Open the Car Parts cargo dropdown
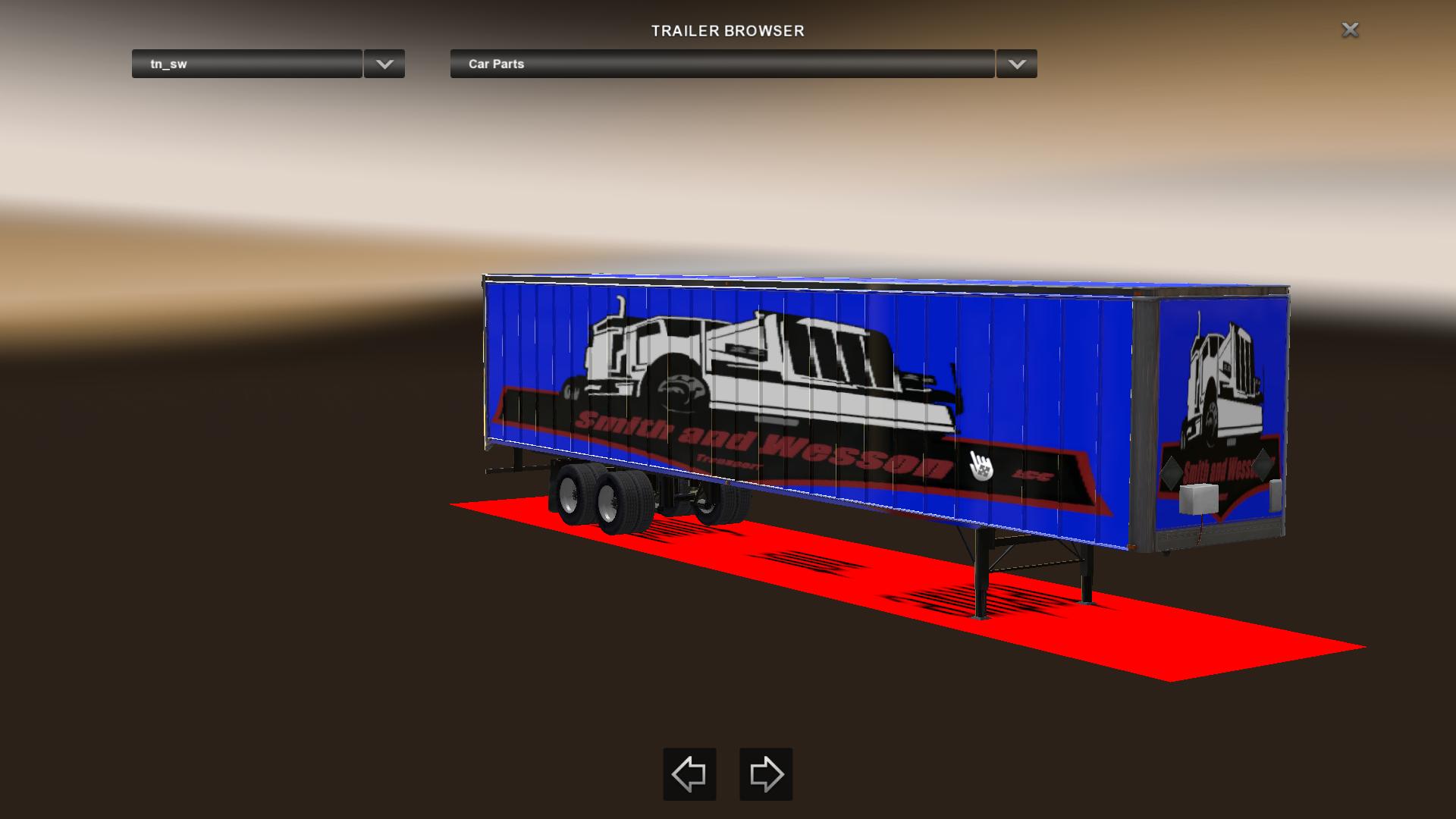The image size is (1456, 819). 722,64
